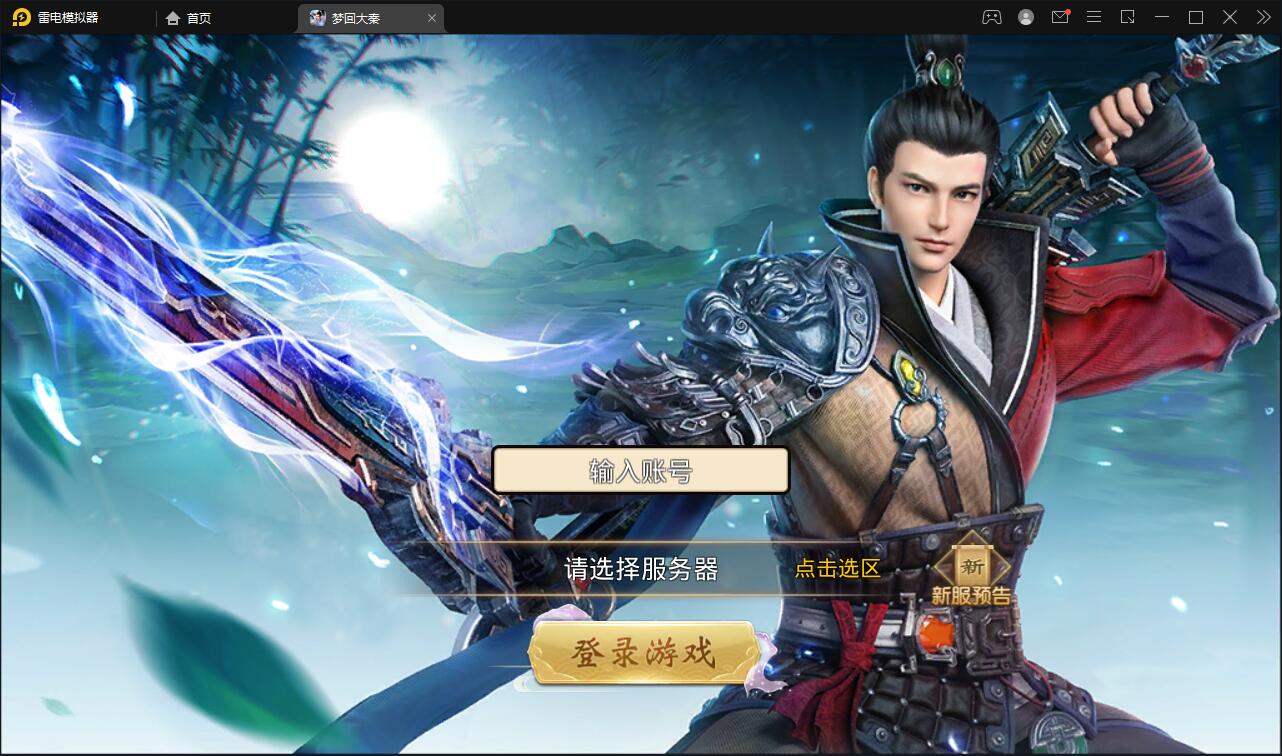Viewport: 1282px width, 756px height.
Task: Open the hamburger settings menu icon
Action: click(1093, 17)
